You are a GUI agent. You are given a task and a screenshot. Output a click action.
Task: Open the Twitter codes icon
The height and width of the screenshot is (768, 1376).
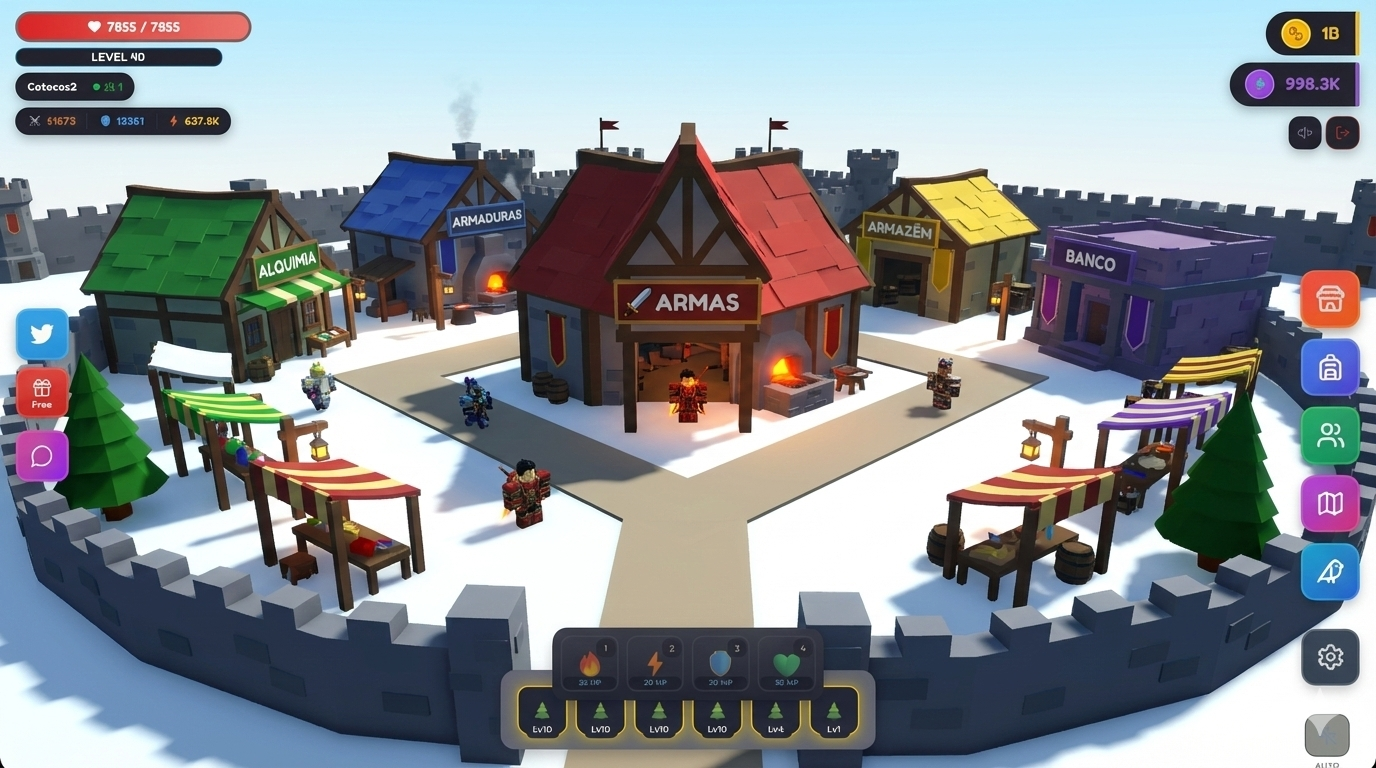41,333
